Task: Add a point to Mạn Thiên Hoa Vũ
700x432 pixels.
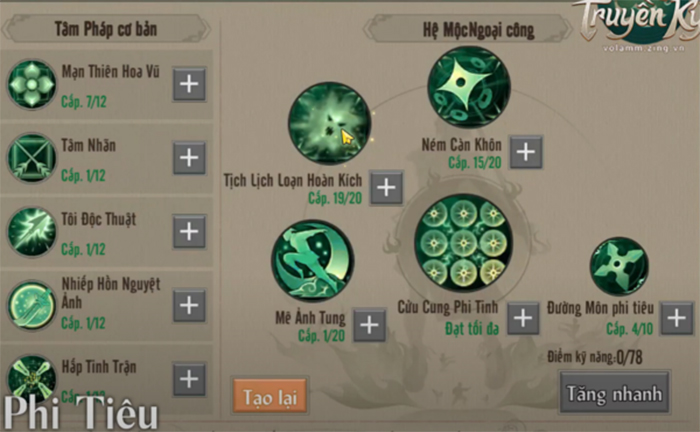Action: click(189, 84)
